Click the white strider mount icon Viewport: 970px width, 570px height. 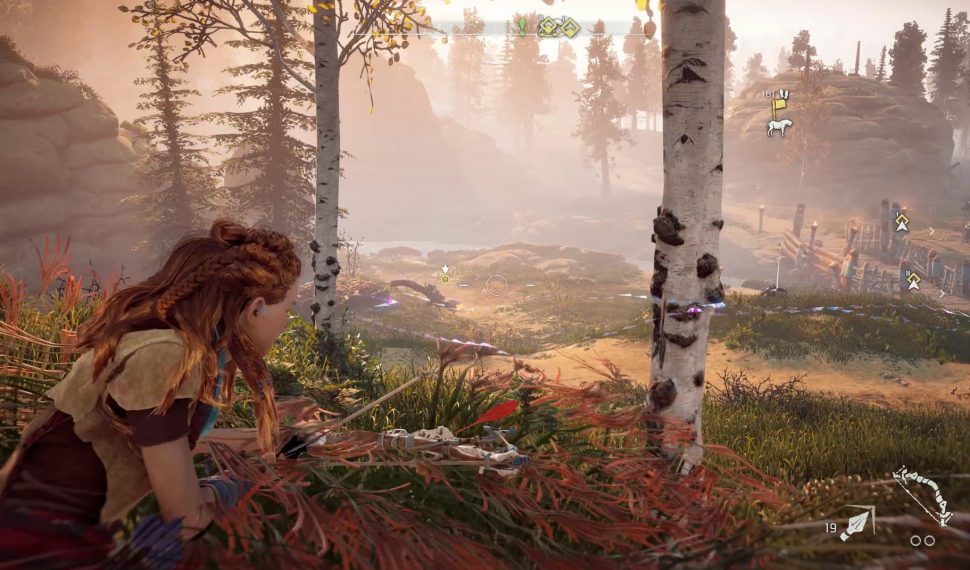779,127
